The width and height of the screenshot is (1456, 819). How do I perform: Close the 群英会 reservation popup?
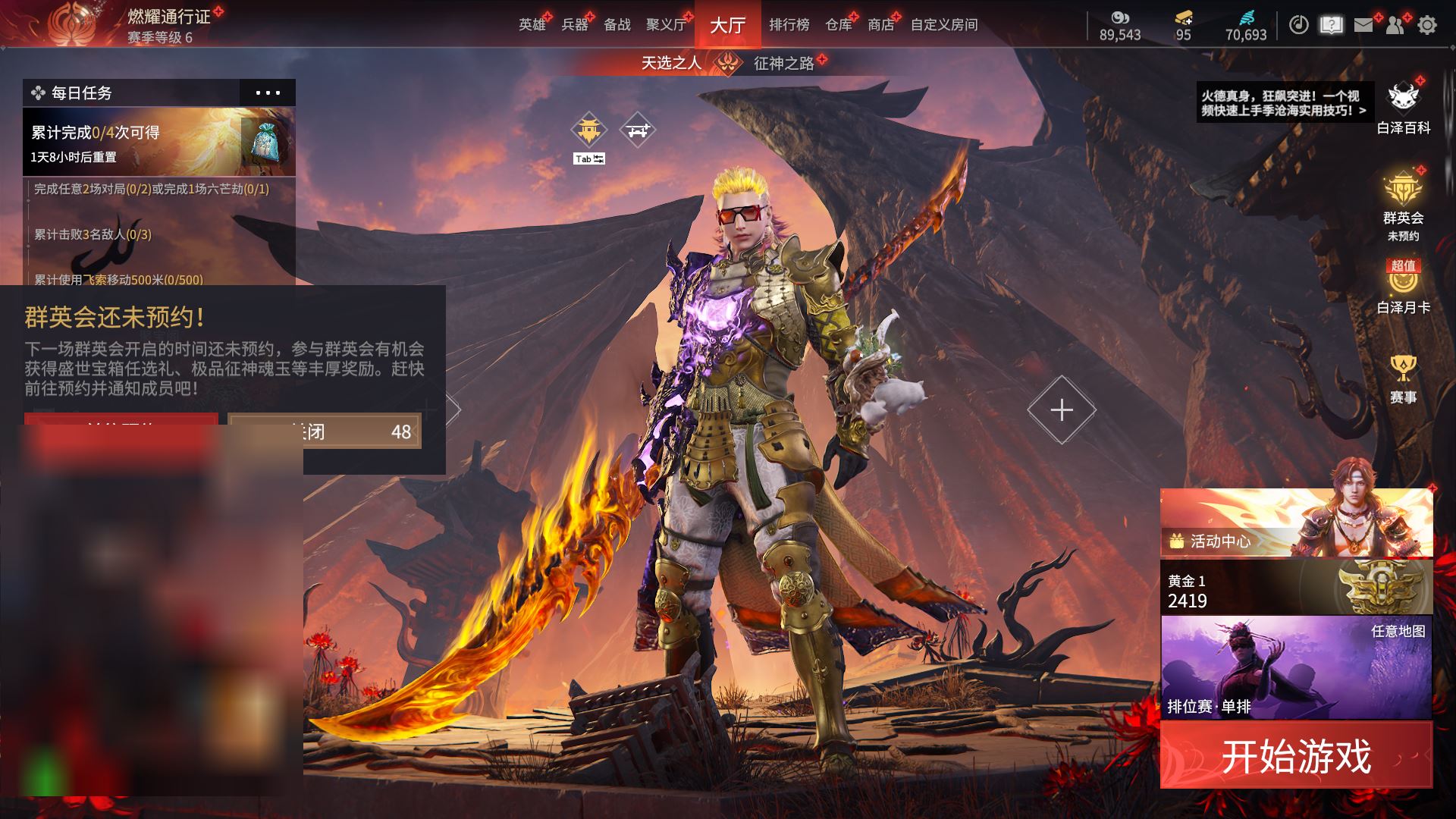[324, 431]
